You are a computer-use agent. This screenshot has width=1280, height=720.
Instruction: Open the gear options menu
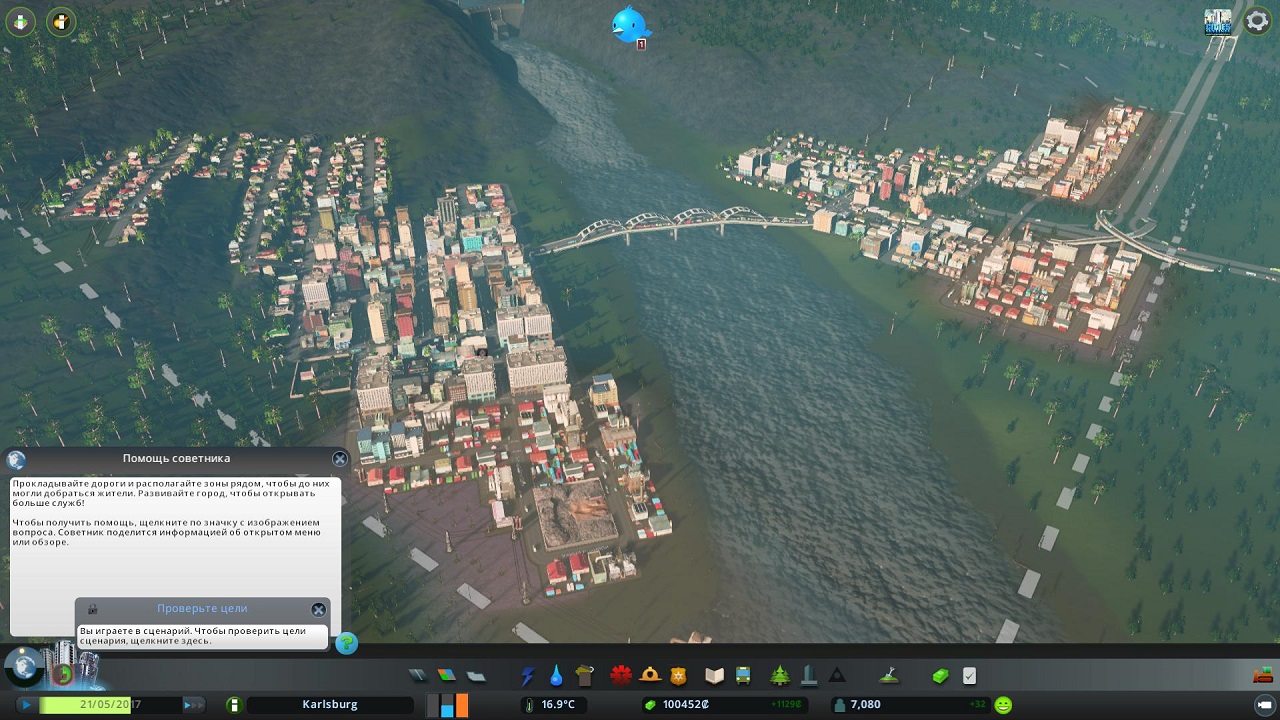pyautogui.click(x=1256, y=20)
